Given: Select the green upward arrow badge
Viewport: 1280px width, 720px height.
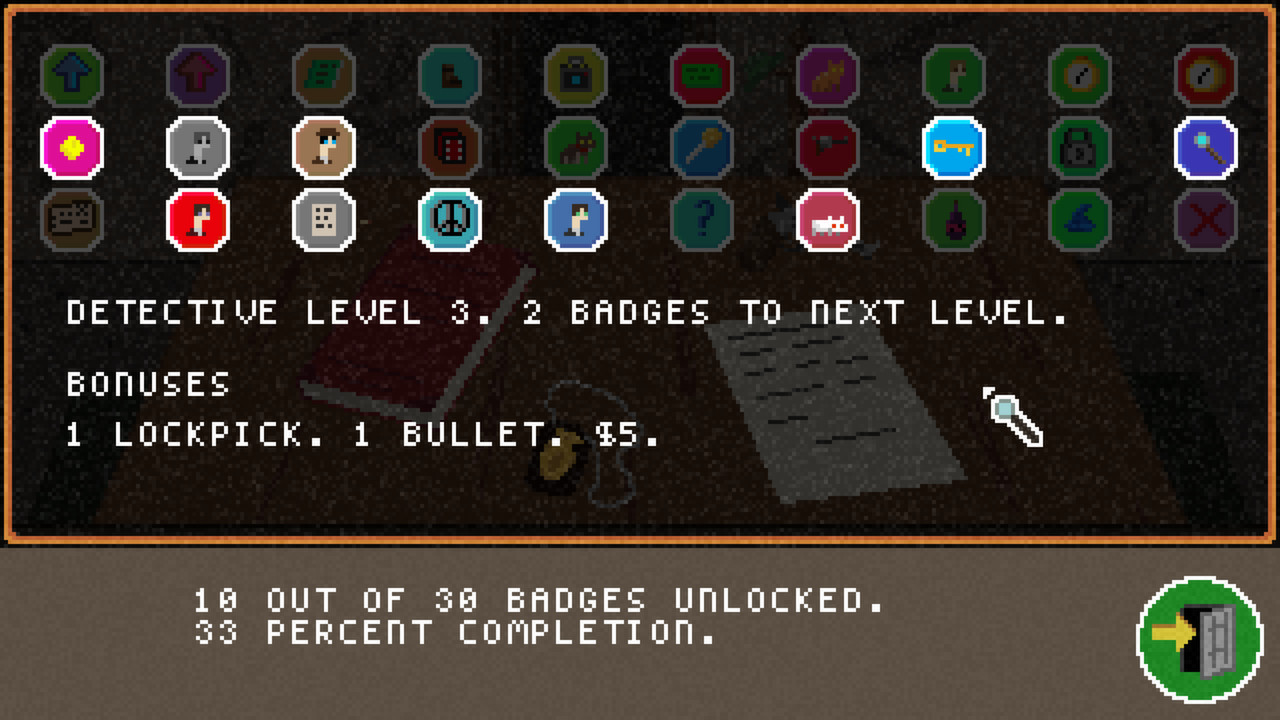Looking at the screenshot, I should pyautogui.click(x=72, y=74).
